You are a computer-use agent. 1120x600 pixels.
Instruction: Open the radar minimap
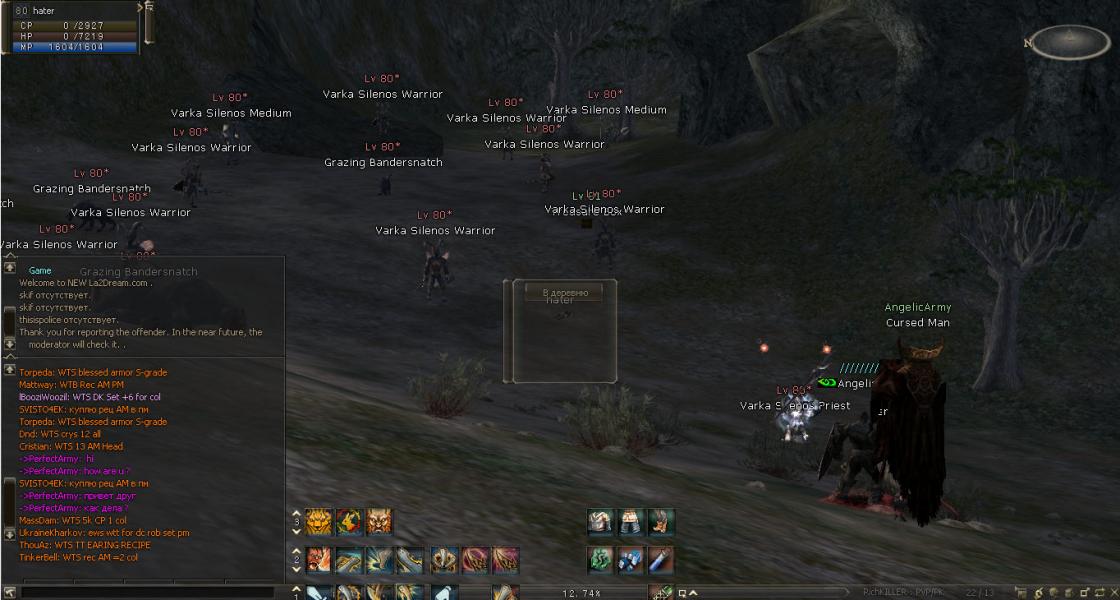[1070, 42]
